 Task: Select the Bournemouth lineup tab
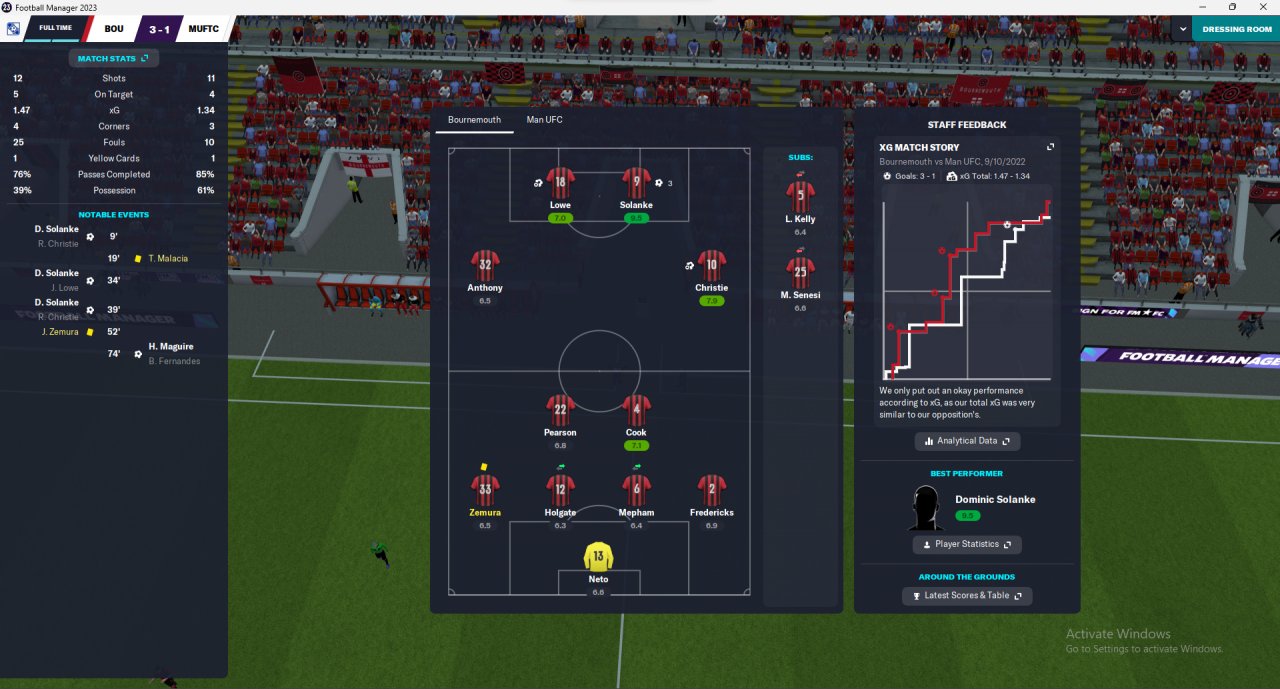474,120
